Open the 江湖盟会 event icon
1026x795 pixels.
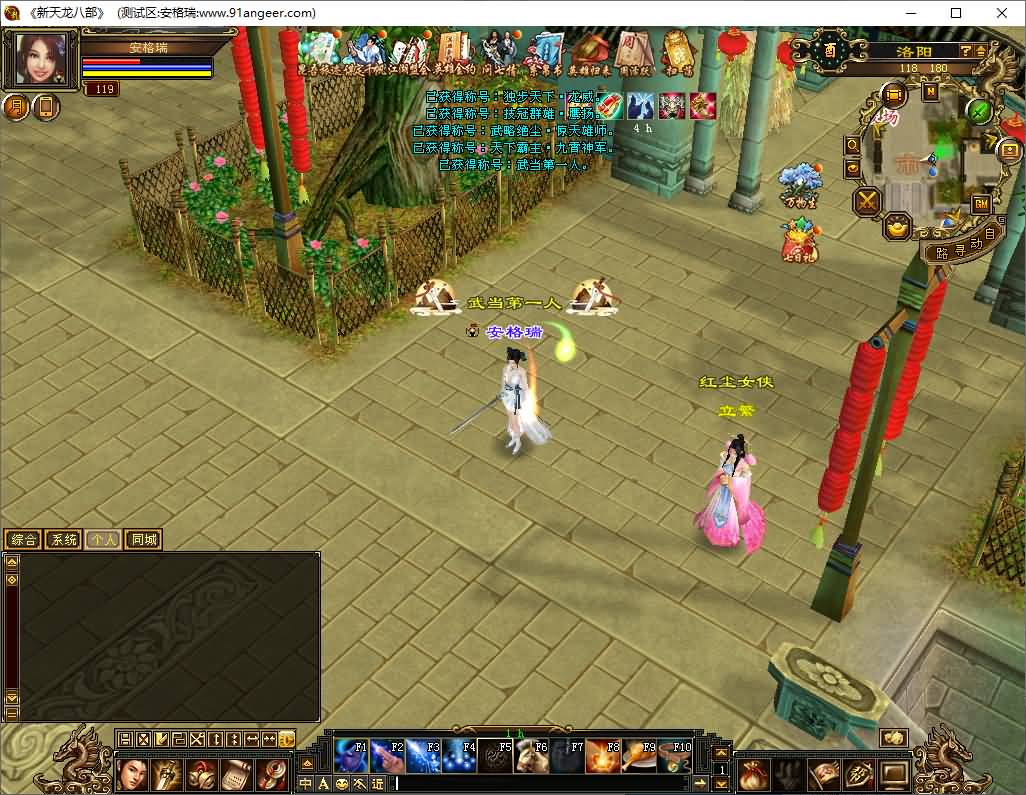click(409, 50)
